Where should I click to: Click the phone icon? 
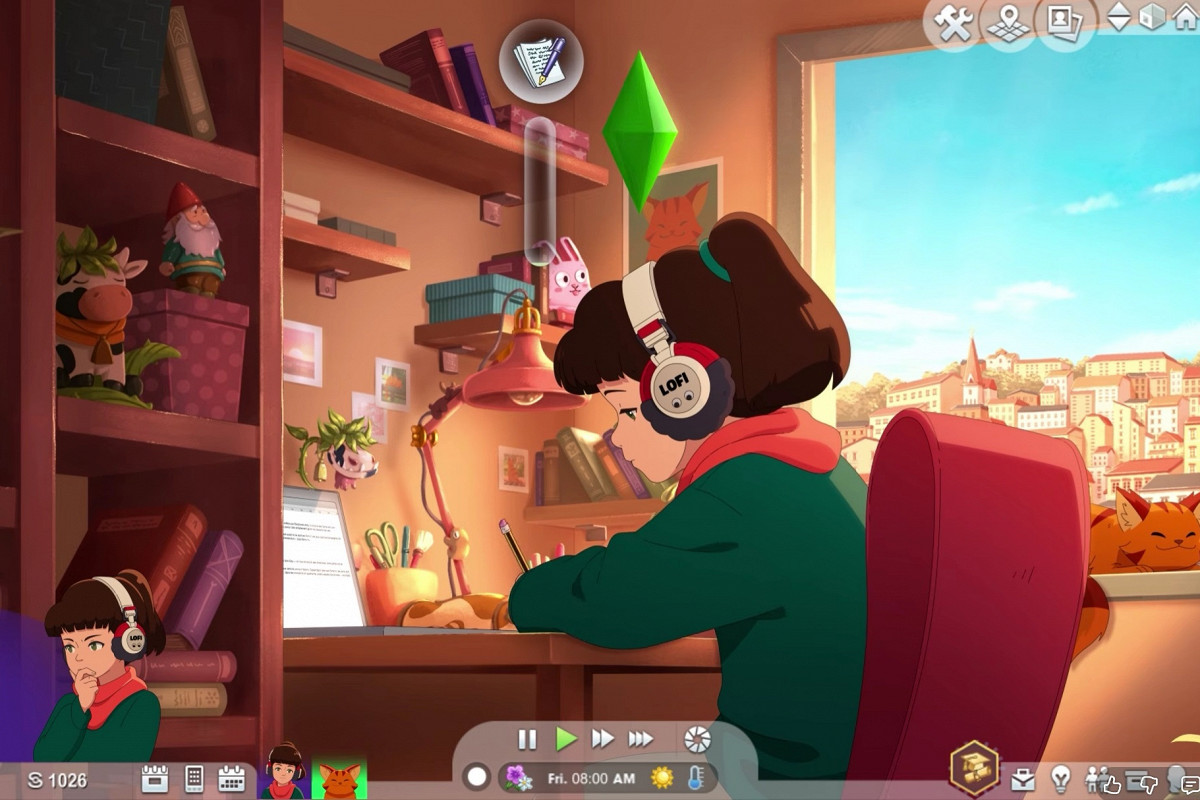click(194, 779)
